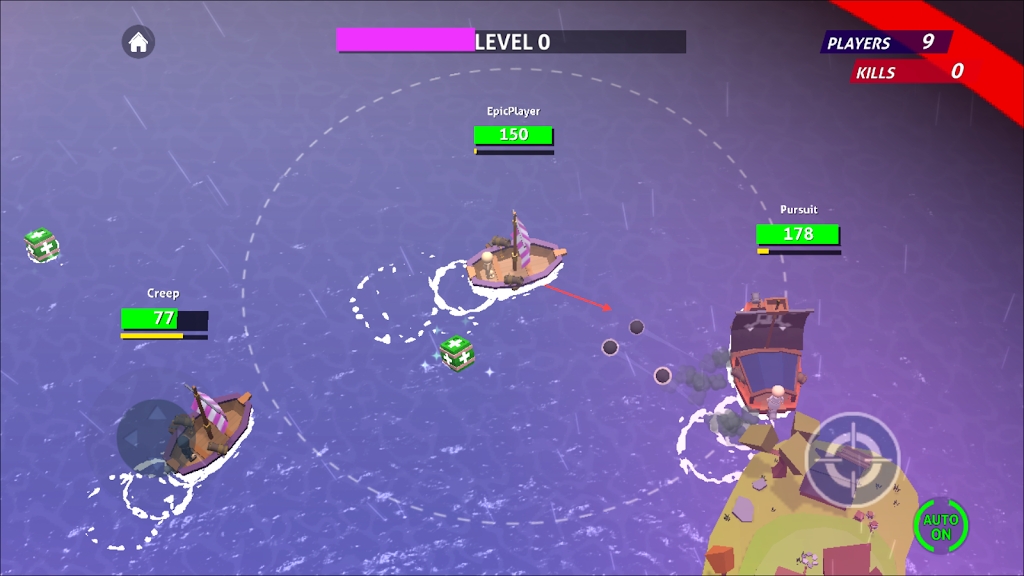This screenshot has width=1024, height=576.
Task: Fire cannons with the crosshair button
Action: (853, 459)
